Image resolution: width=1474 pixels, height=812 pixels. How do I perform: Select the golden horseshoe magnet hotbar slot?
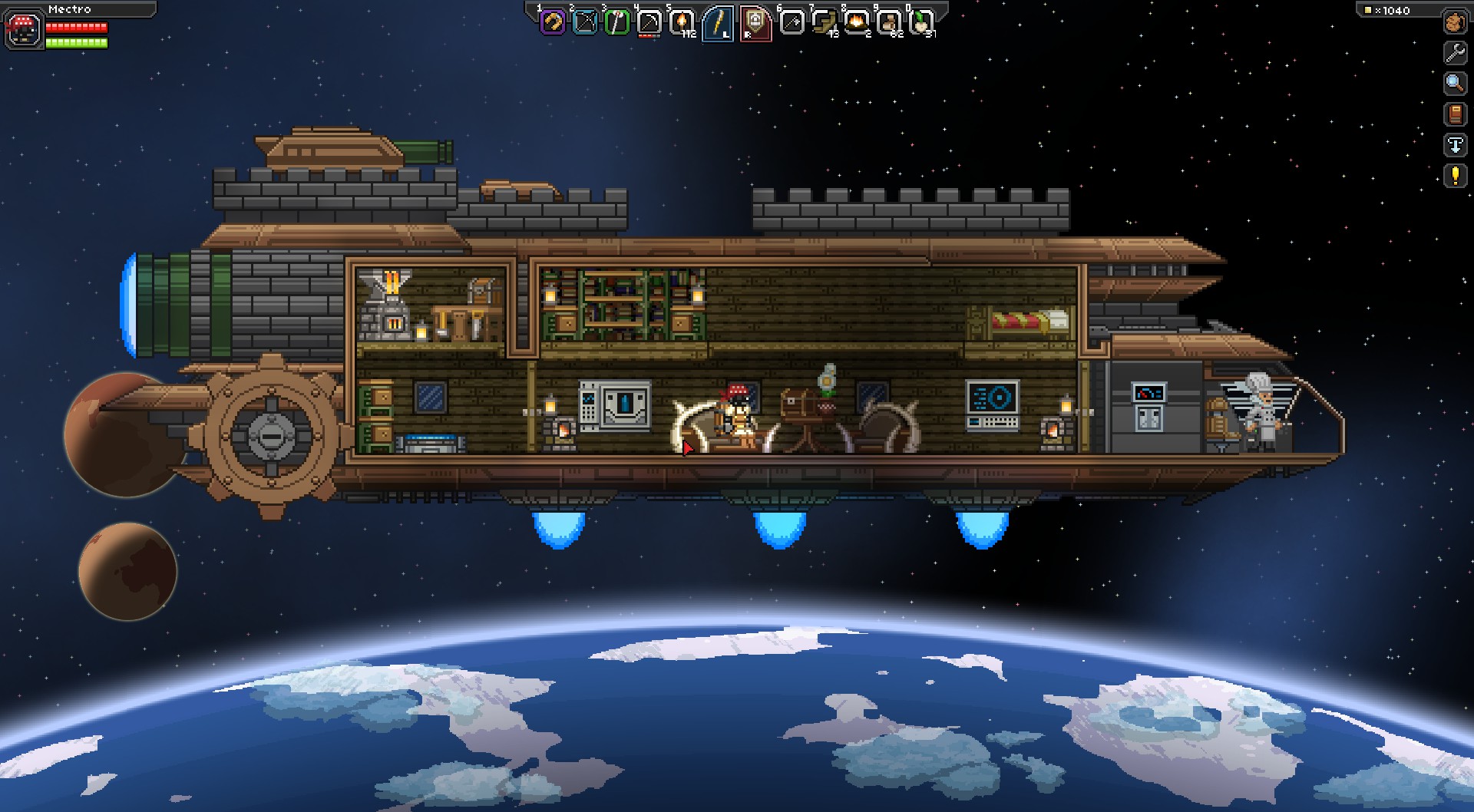(x=553, y=22)
